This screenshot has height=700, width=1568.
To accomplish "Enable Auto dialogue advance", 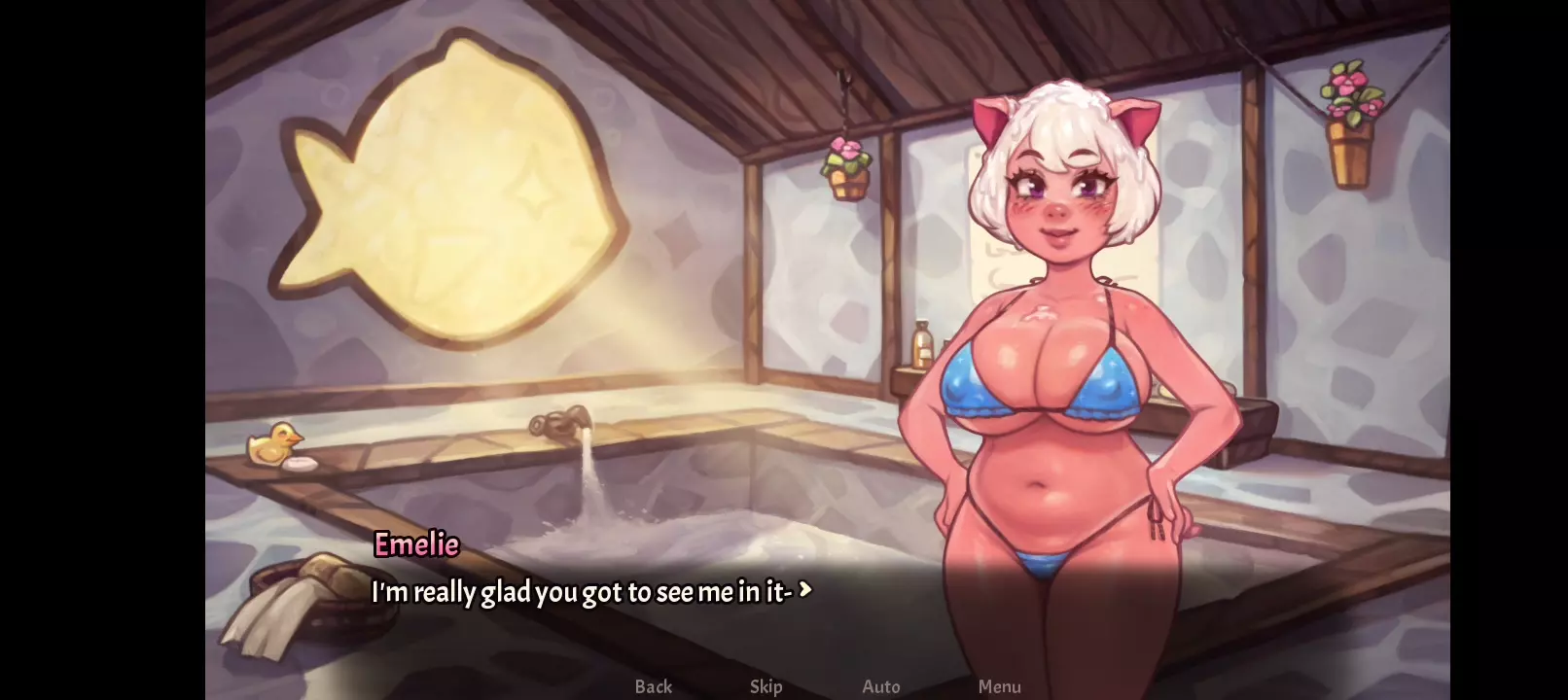I will coord(881,686).
